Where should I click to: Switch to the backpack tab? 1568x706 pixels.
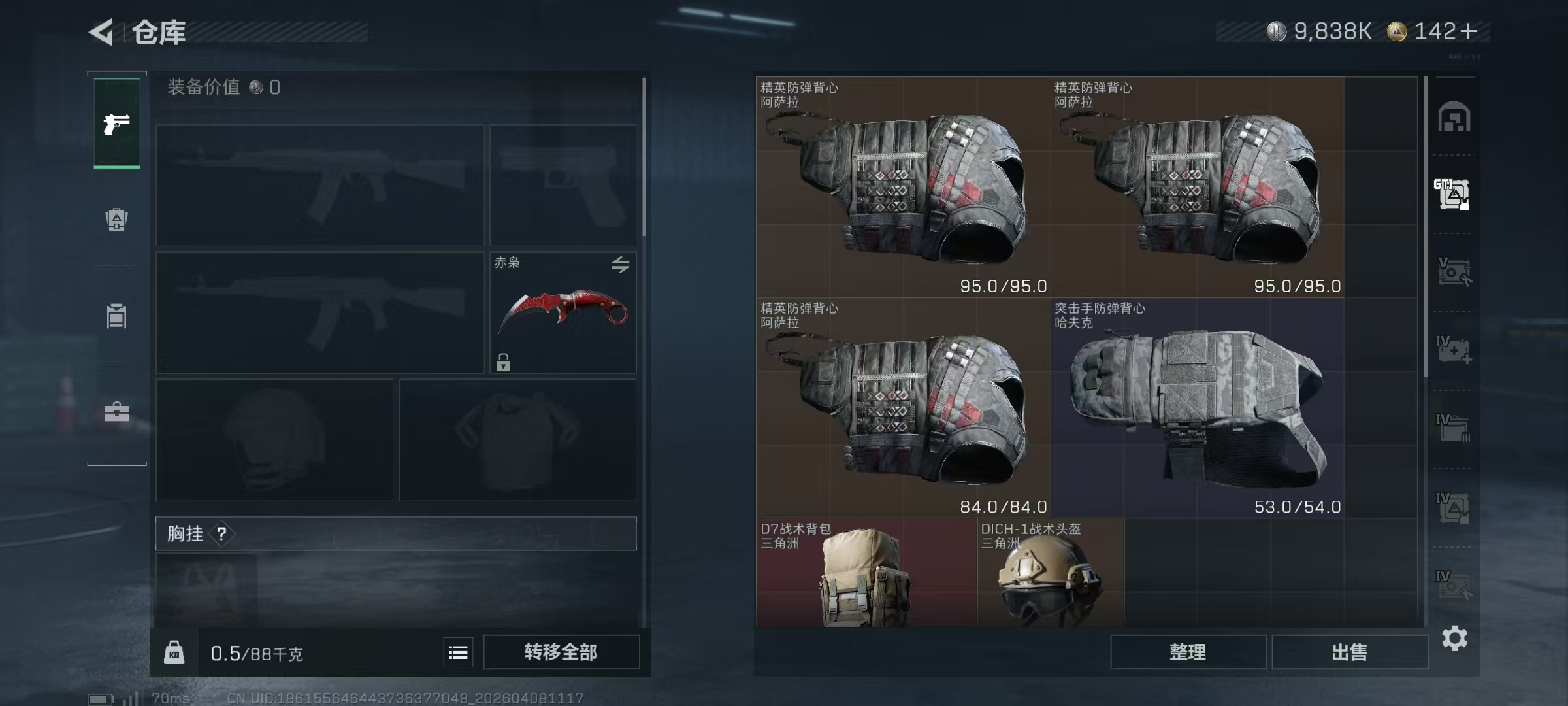116,219
